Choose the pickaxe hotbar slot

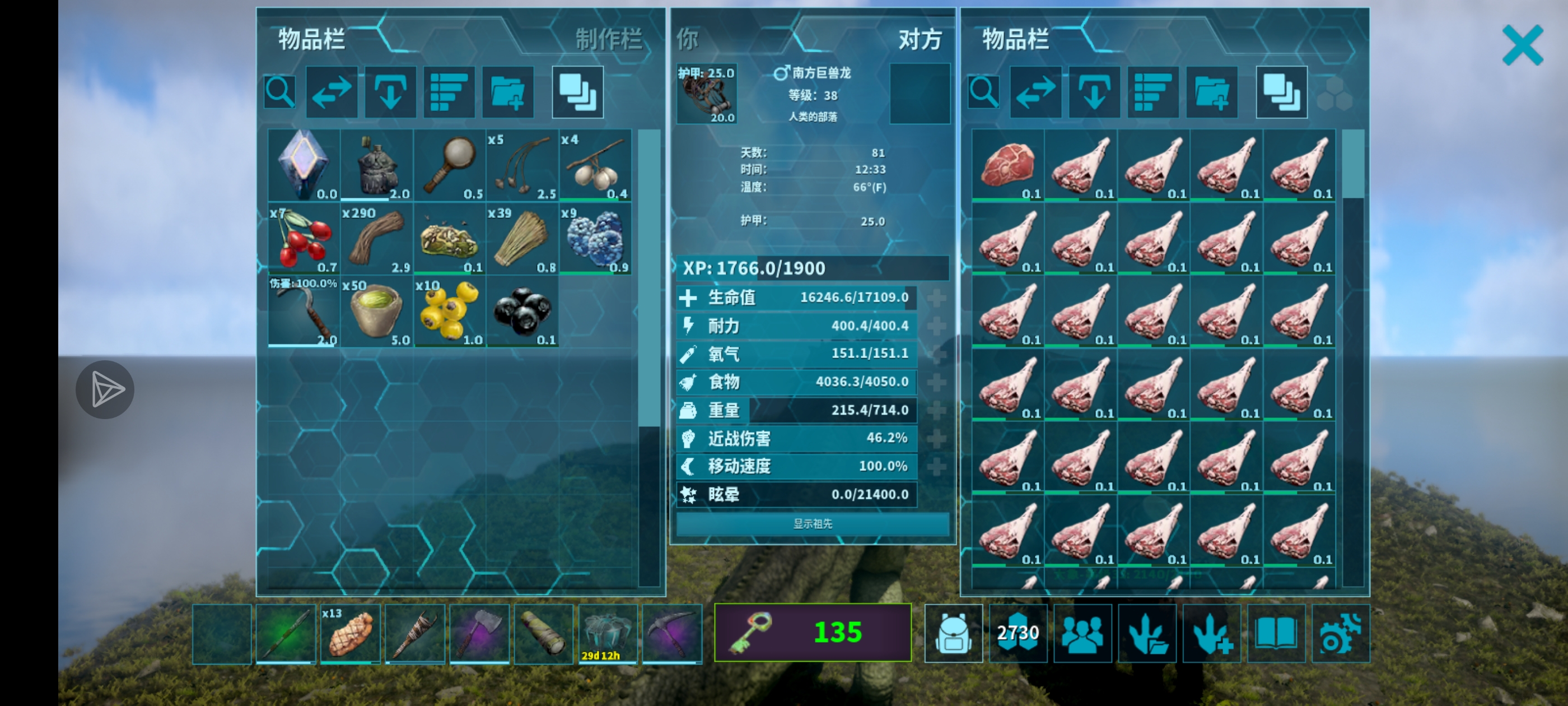pos(672,634)
